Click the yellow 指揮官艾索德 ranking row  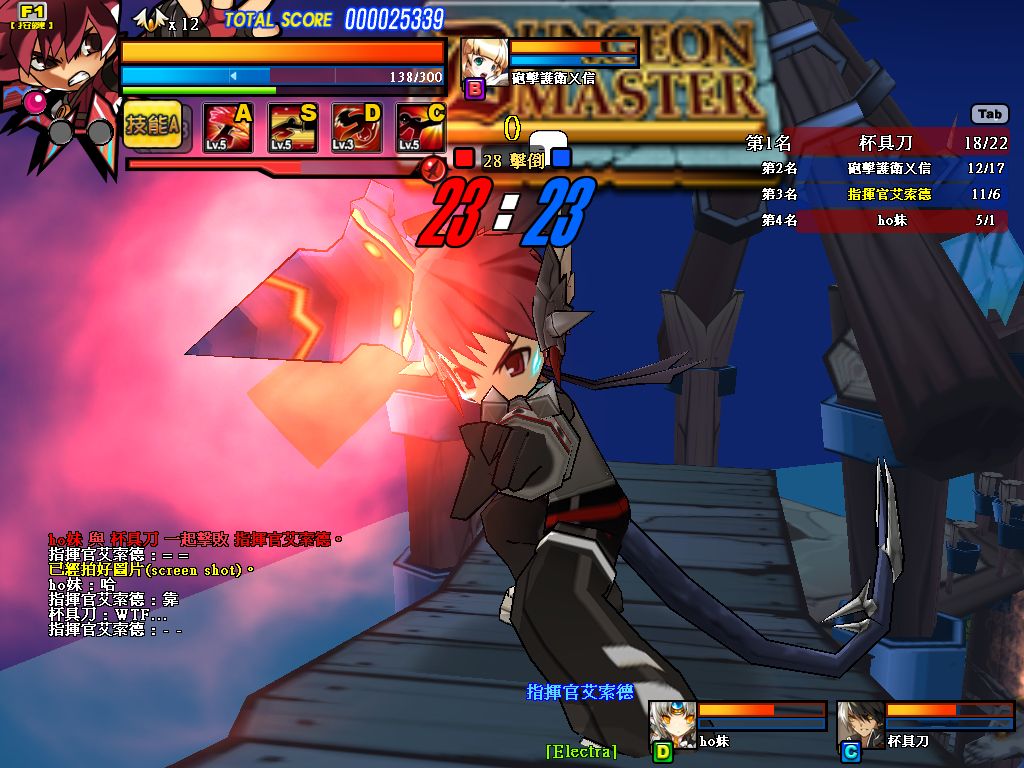tap(880, 194)
